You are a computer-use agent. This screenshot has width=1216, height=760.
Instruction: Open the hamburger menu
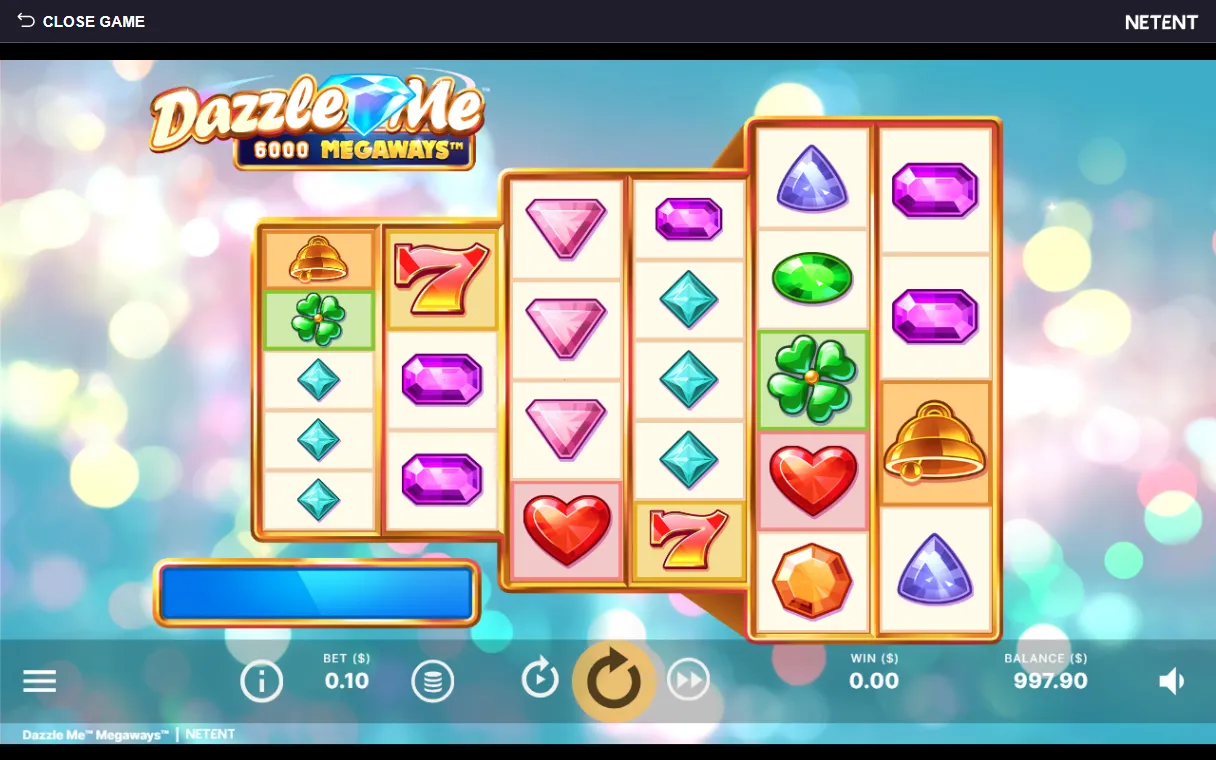[x=40, y=682]
